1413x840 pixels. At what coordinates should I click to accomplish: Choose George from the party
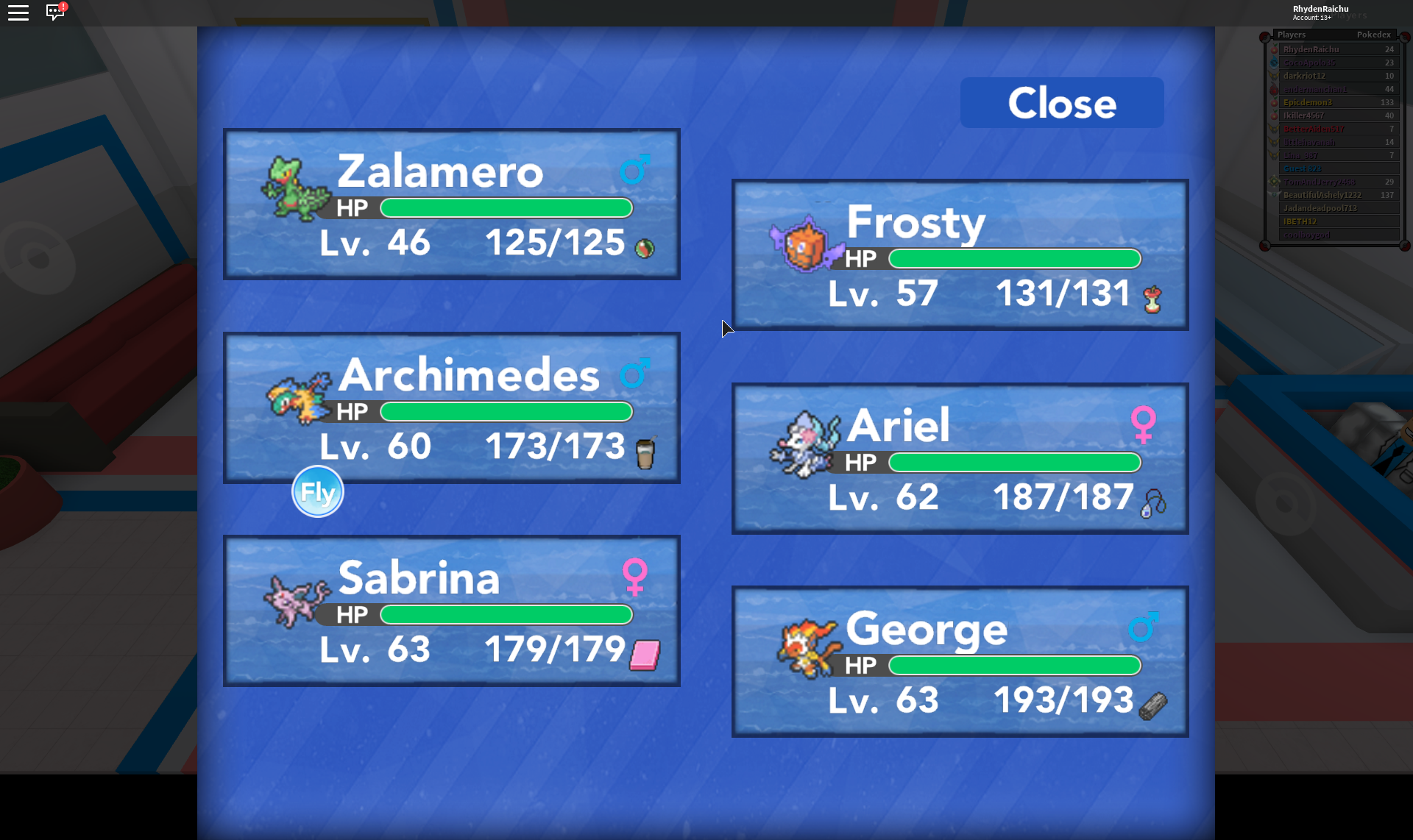coord(960,661)
